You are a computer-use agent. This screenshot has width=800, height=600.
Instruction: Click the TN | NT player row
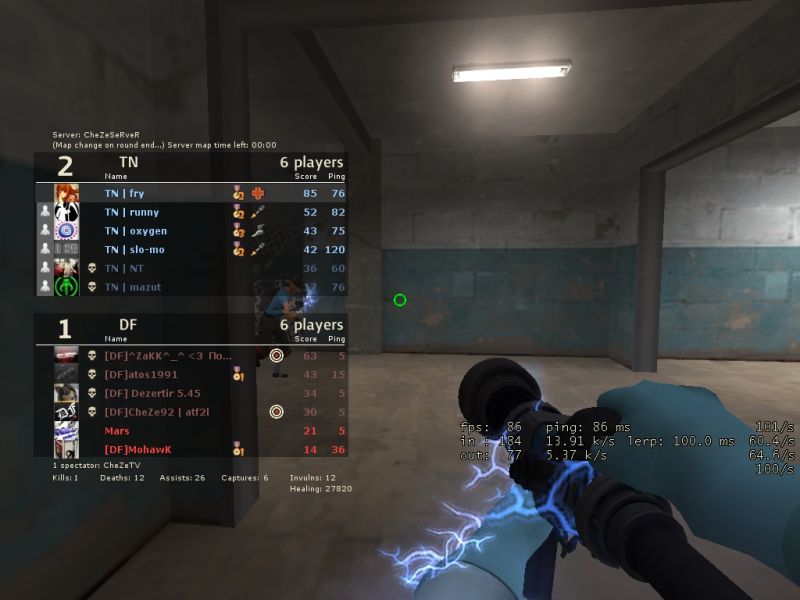[x=190, y=268]
